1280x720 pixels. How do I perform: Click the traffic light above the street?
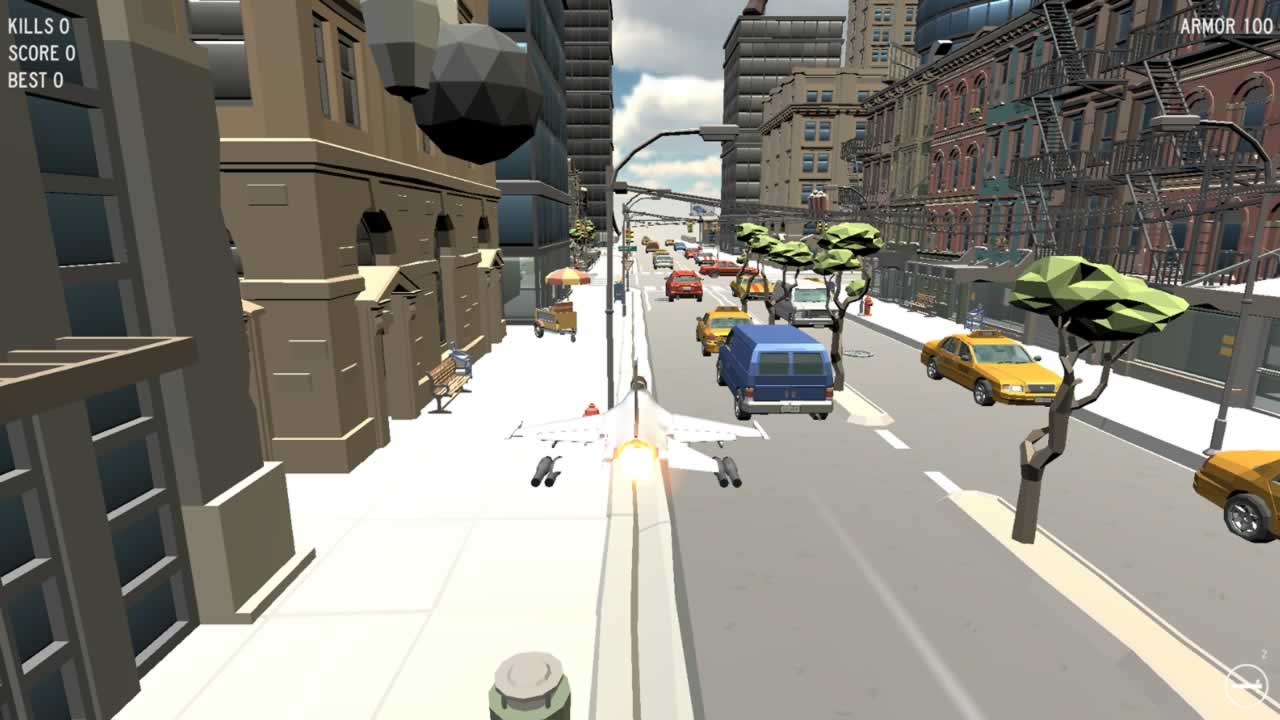630,238
